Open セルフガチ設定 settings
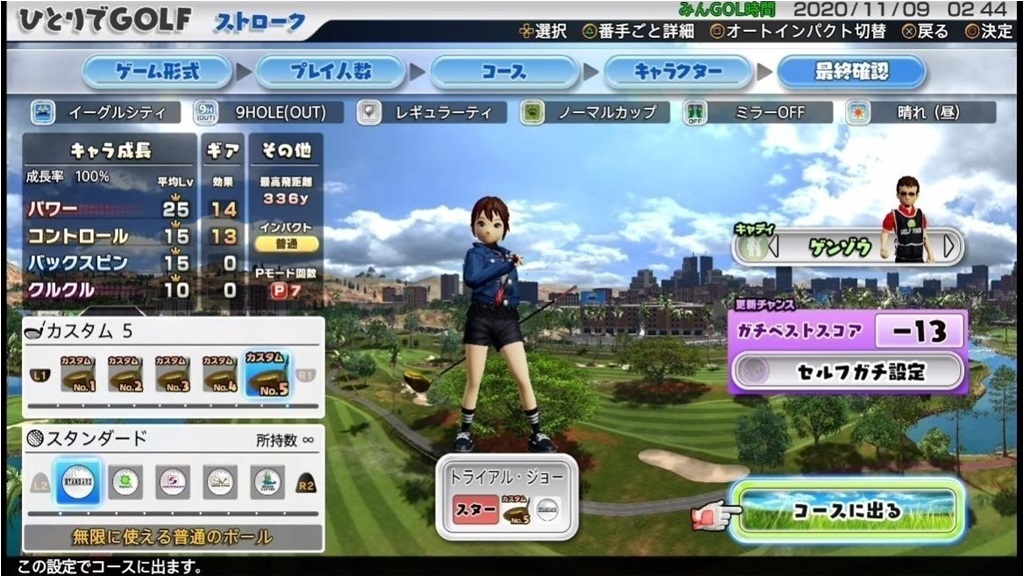Viewport: 1024px width, 577px height. pyautogui.click(x=848, y=372)
